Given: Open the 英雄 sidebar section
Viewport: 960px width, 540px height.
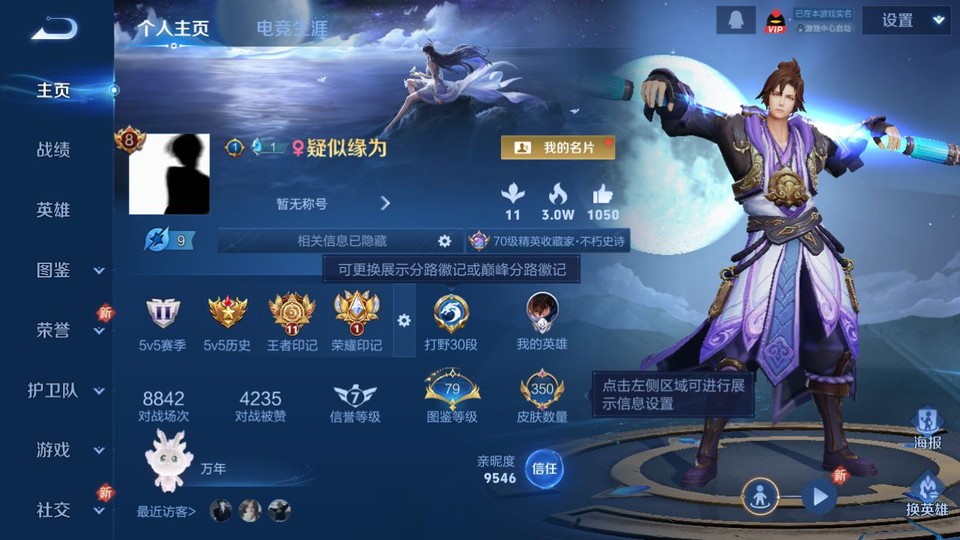Looking at the screenshot, I should point(54,210).
